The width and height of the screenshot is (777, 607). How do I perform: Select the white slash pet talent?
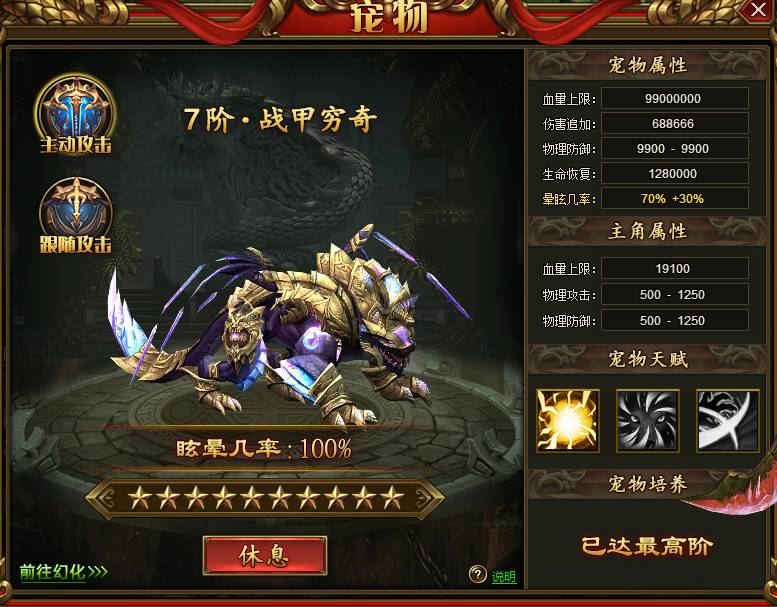(728, 421)
